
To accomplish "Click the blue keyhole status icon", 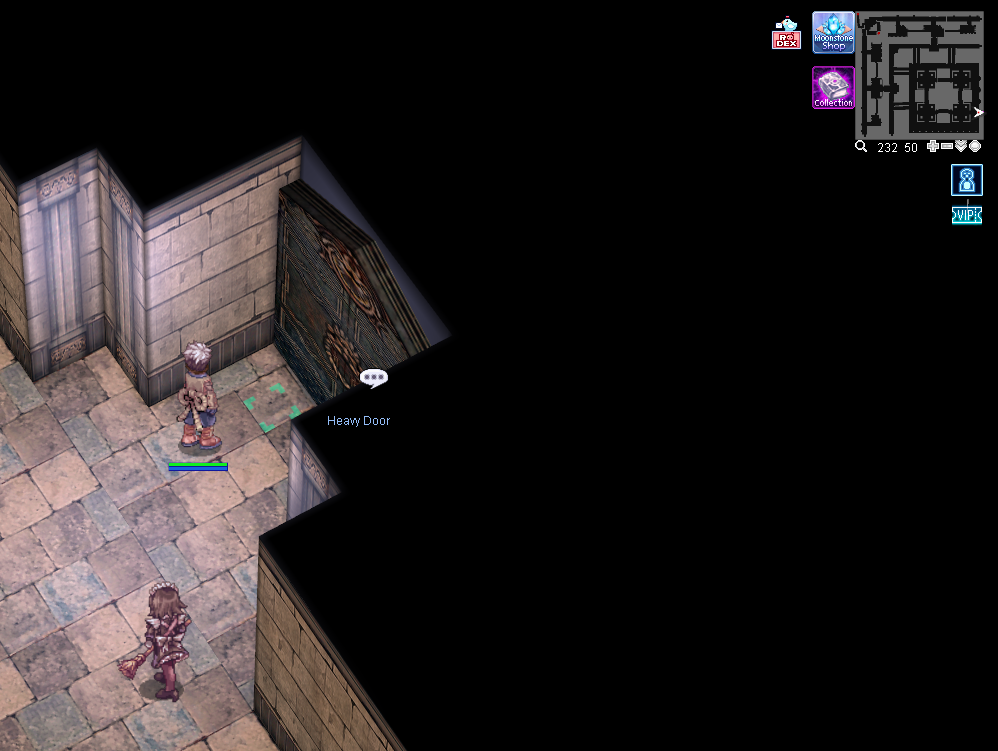I will pyautogui.click(x=966, y=180).
